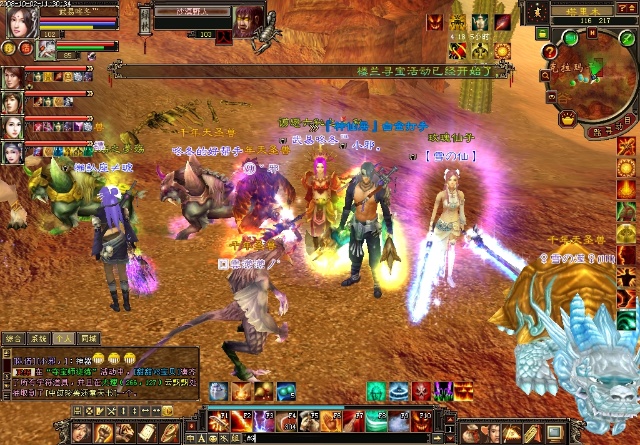
Task: Open the gold ingot shop button
Action: (567, 119)
